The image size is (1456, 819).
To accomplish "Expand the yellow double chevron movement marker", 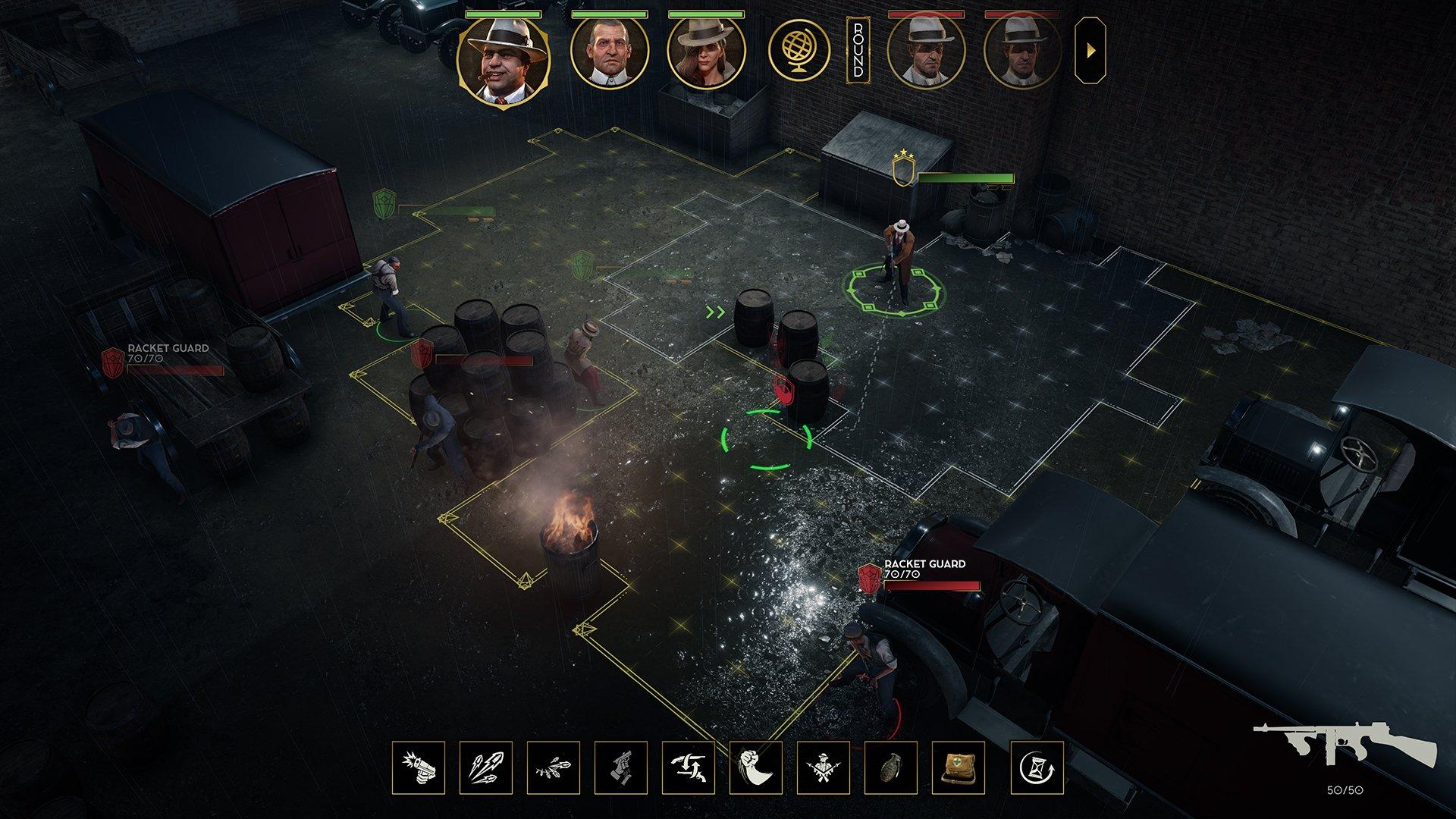I will pyautogui.click(x=714, y=311).
